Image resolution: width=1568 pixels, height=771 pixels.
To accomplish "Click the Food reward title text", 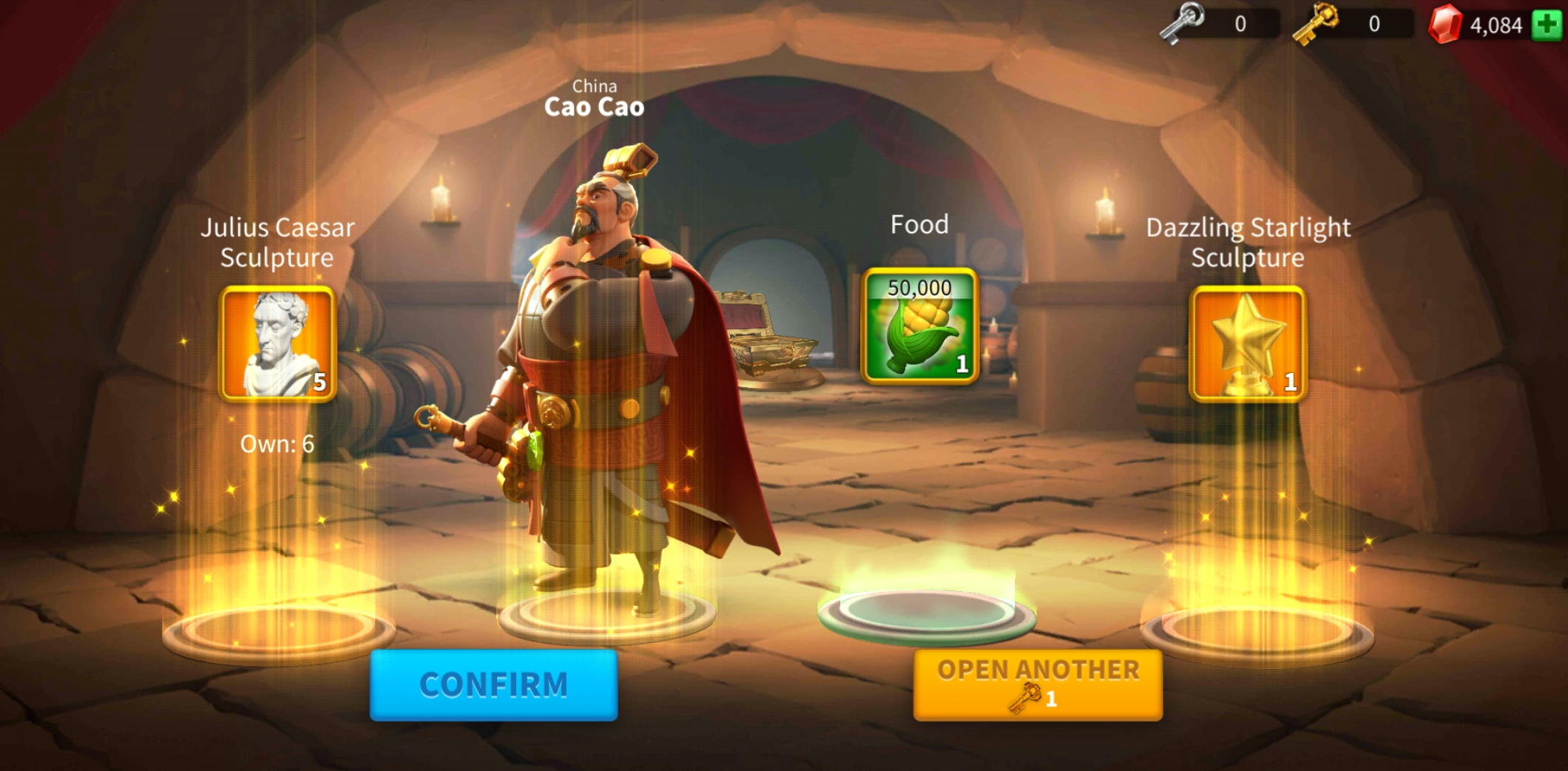I will [x=919, y=224].
